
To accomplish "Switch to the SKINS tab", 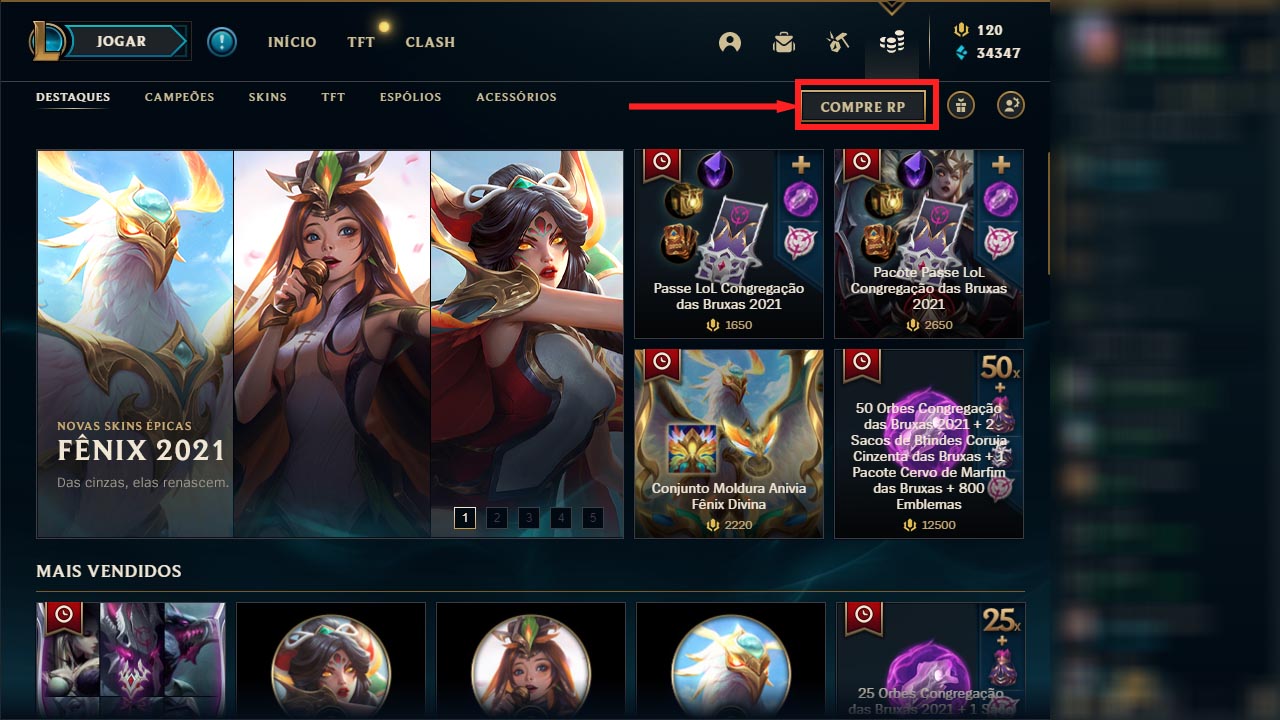I will click(267, 97).
